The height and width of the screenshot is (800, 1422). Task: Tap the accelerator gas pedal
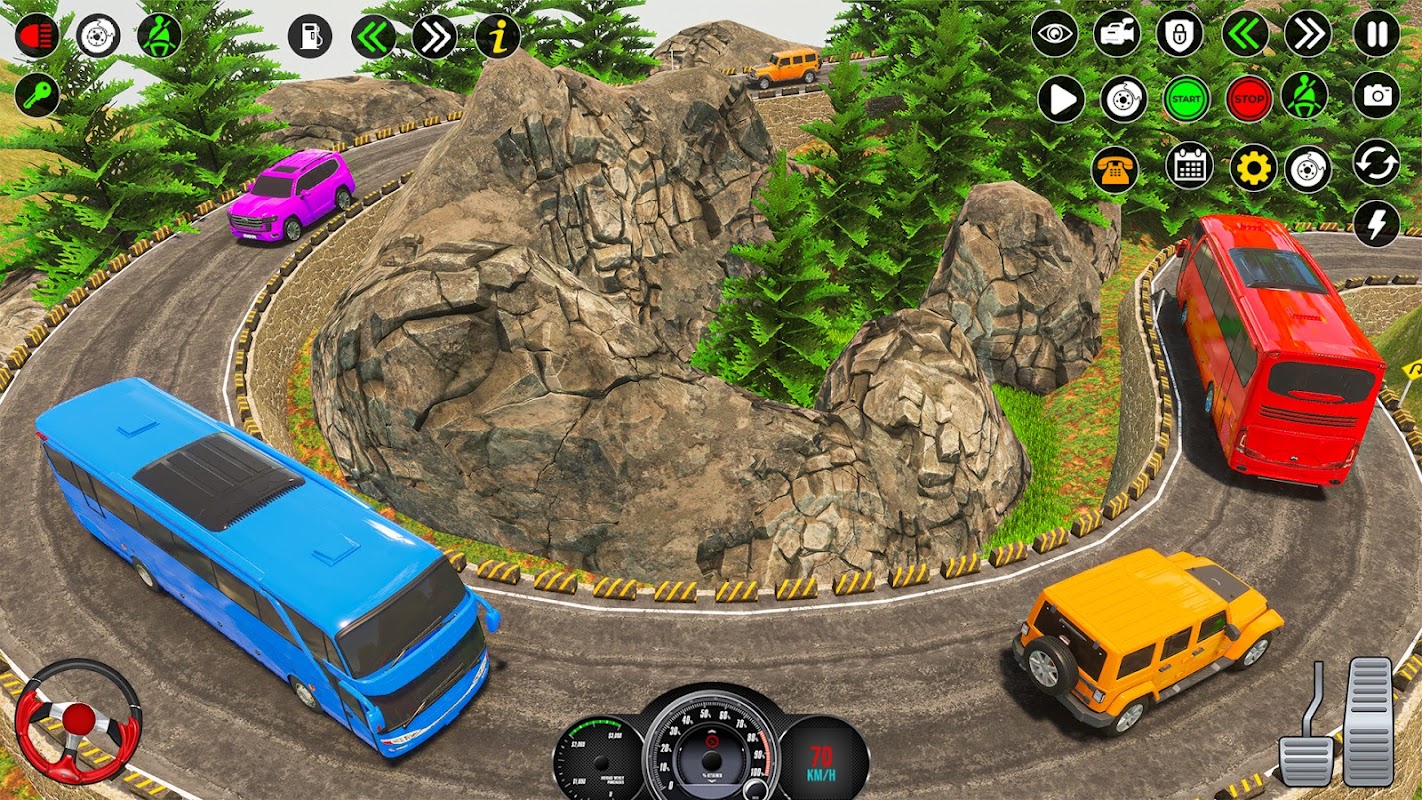(1368, 720)
